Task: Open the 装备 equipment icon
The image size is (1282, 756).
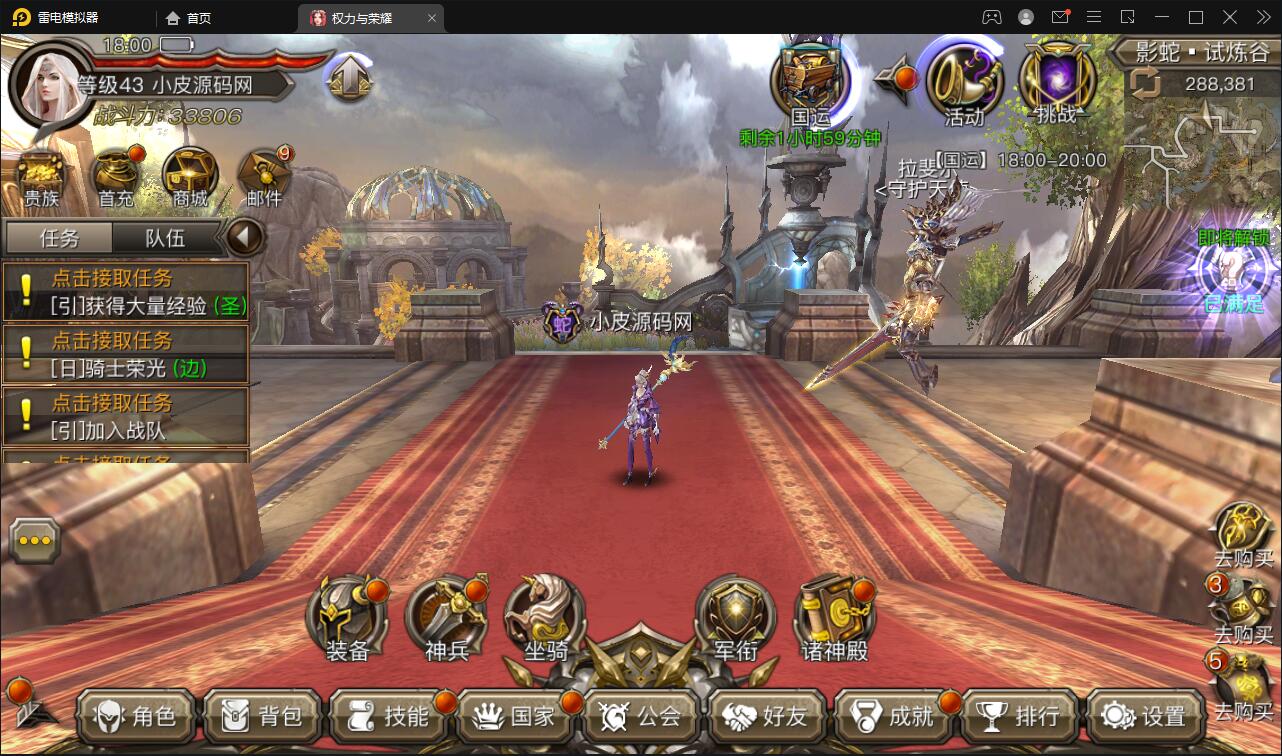Action: click(347, 615)
